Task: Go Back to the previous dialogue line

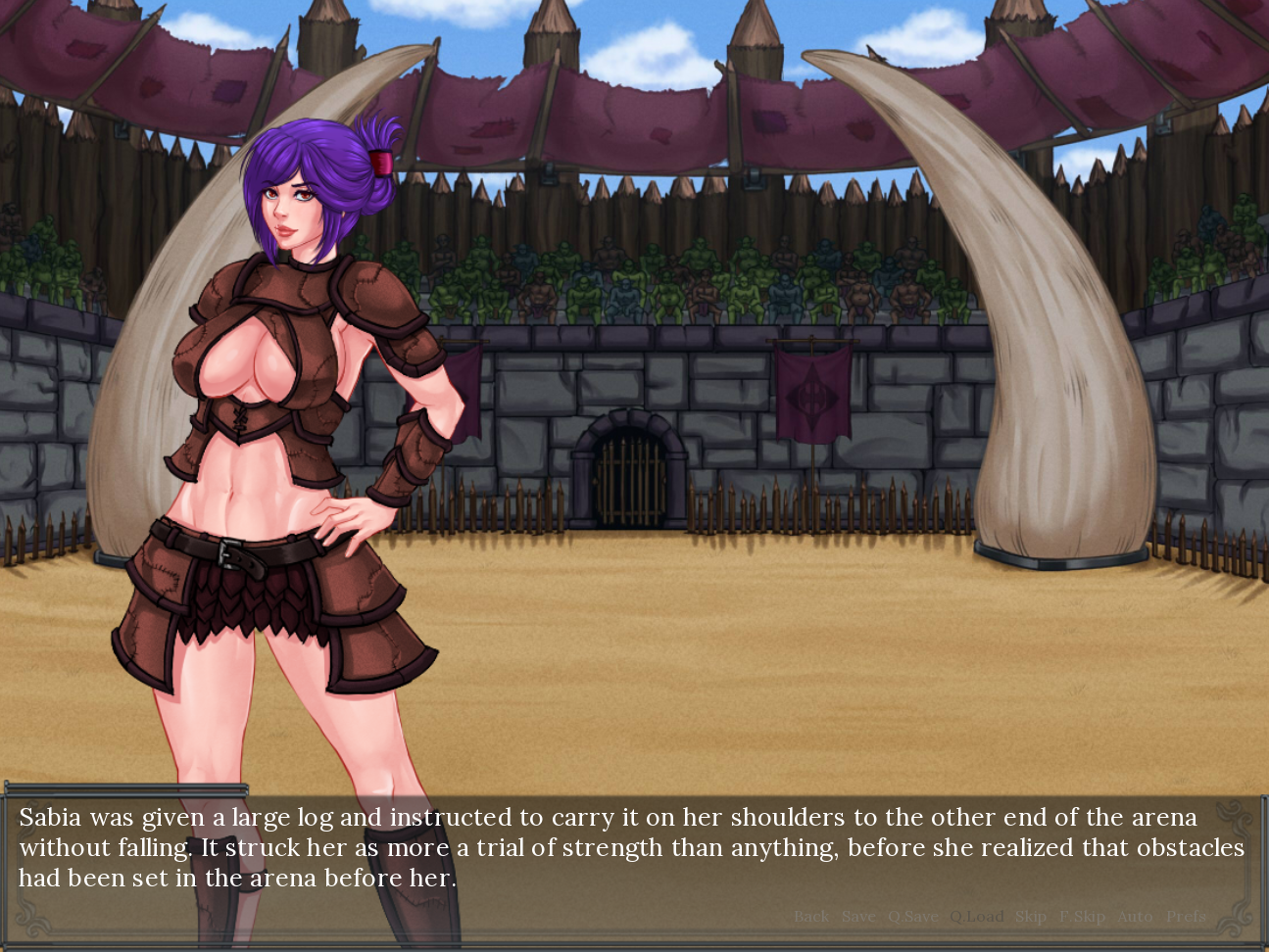Action: (x=810, y=917)
